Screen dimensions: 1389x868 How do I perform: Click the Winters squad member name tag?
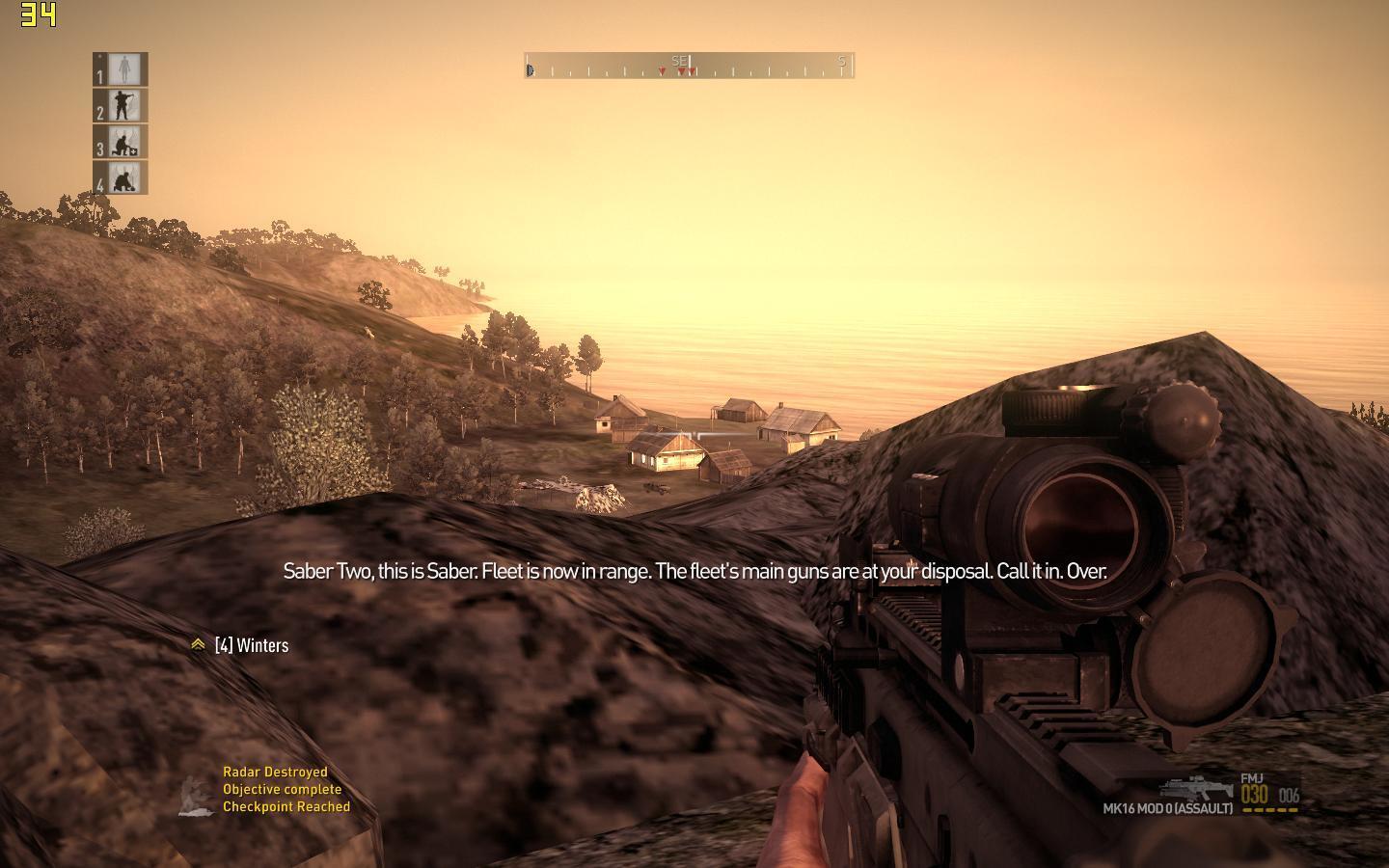251,645
